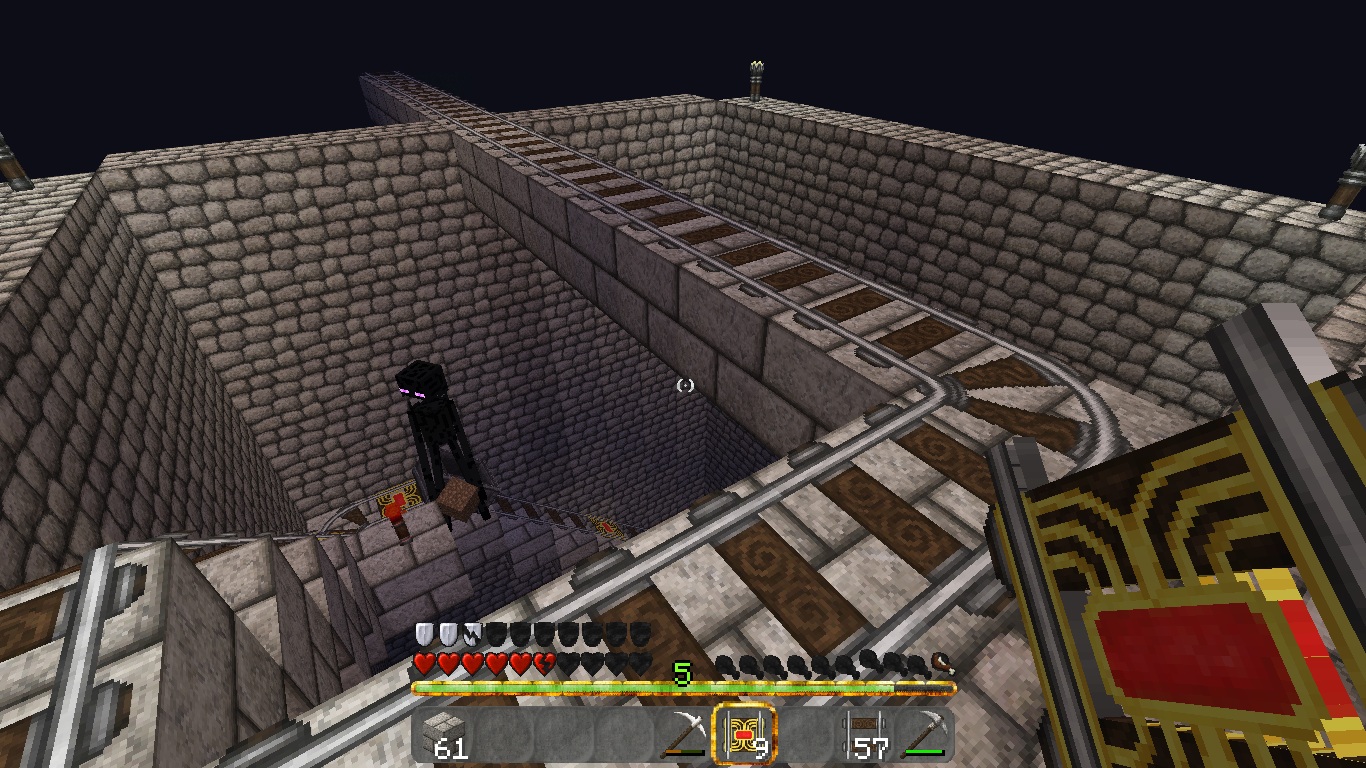Select the stone bricks stack of 61

[444, 735]
